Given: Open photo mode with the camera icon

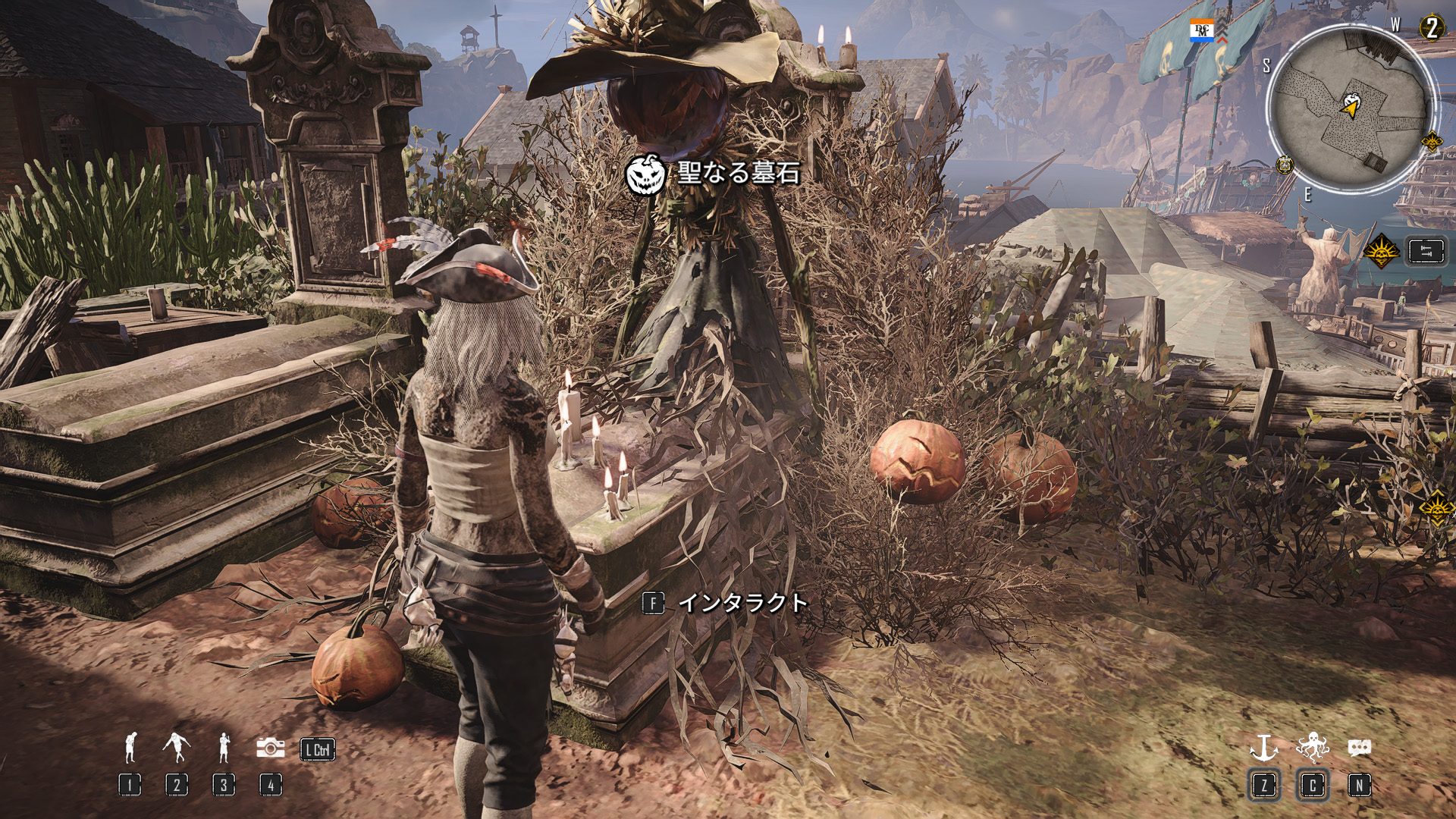Looking at the screenshot, I should tap(270, 748).
